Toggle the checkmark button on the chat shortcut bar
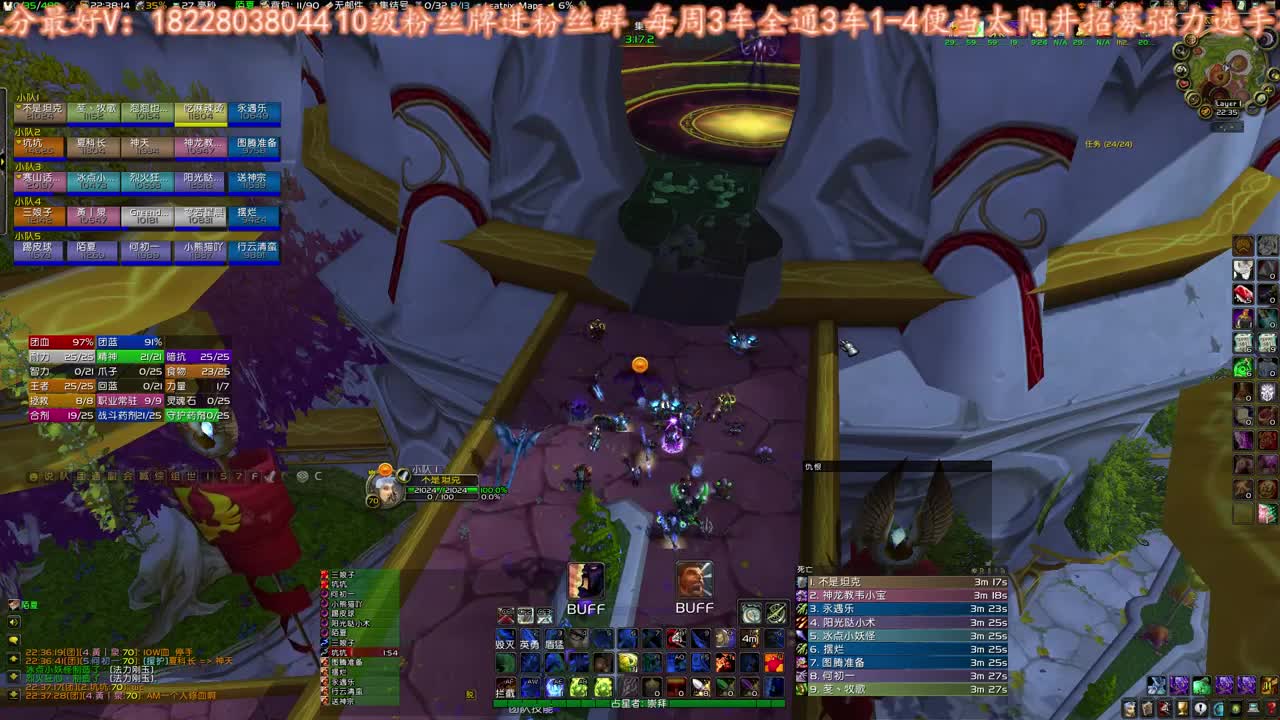Image resolution: width=1280 pixels, height=720 pixels. click(x=270, y=476)
